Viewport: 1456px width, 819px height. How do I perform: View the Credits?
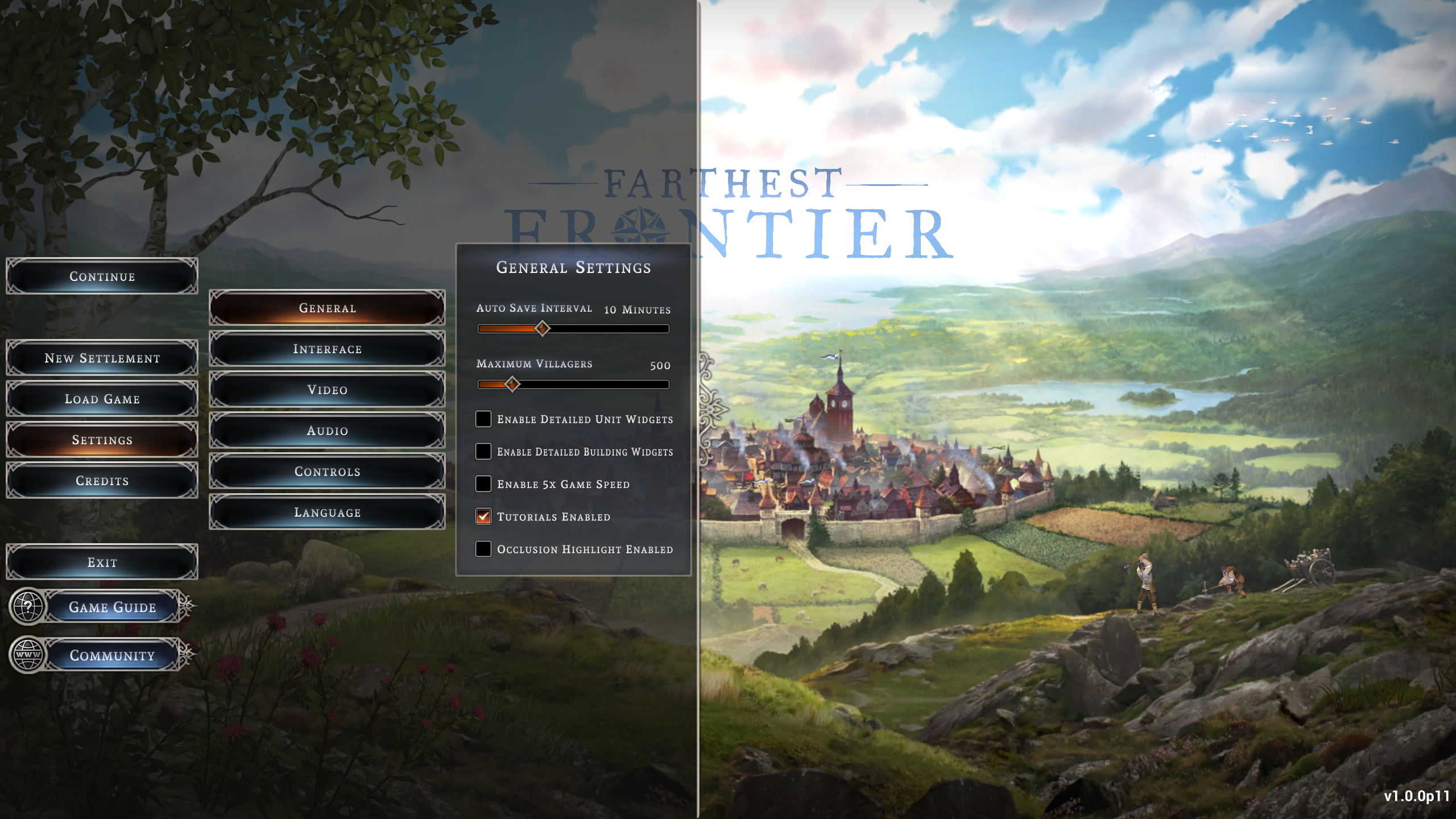102,481
